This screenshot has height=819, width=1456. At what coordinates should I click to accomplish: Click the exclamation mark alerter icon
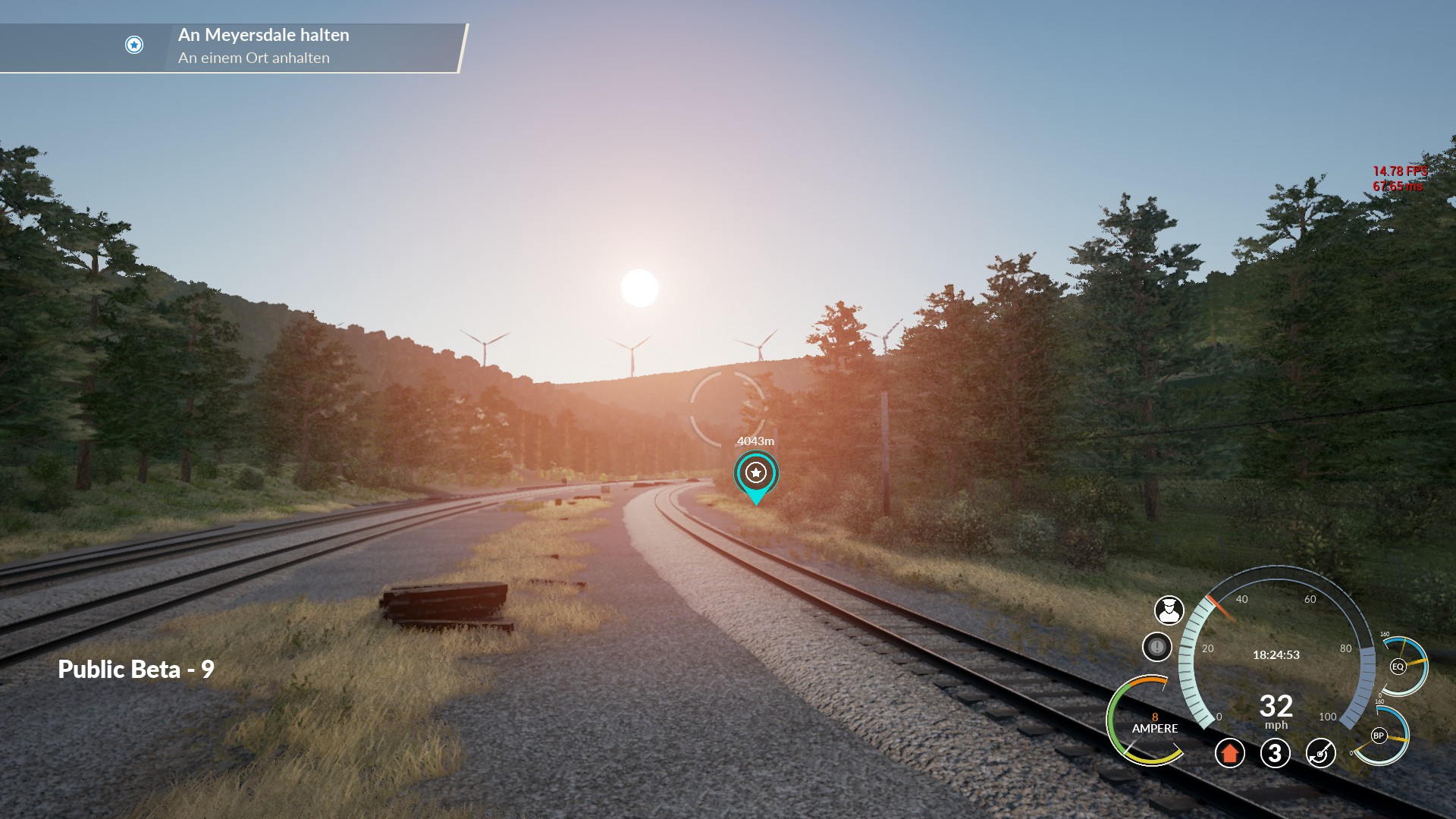[1156, 647]
